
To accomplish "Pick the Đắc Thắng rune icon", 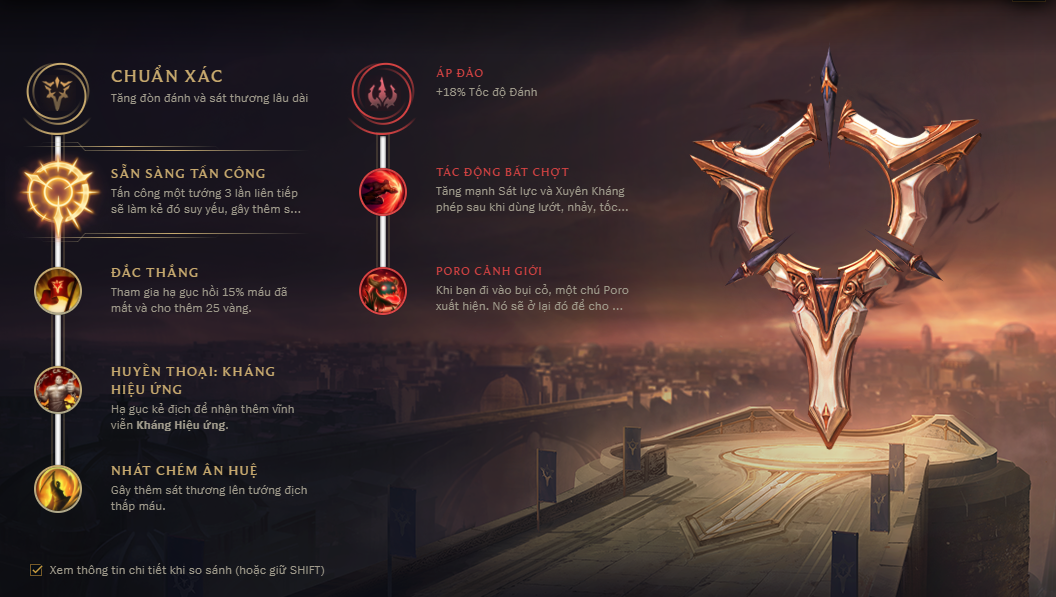I will (59, 289).
